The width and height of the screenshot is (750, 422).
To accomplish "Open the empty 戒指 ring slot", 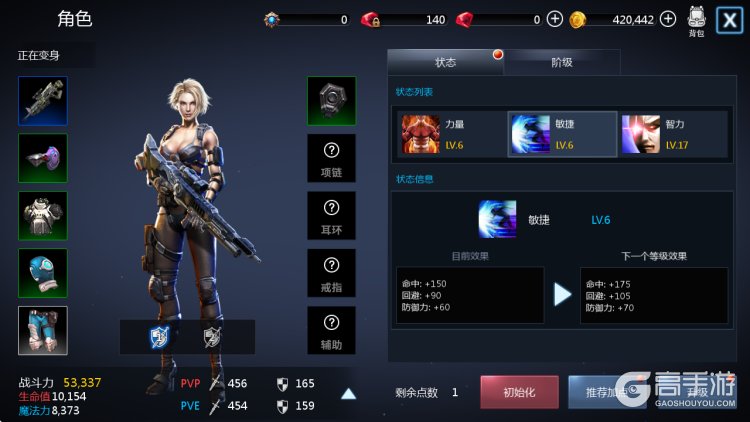I will click(331, 273).
